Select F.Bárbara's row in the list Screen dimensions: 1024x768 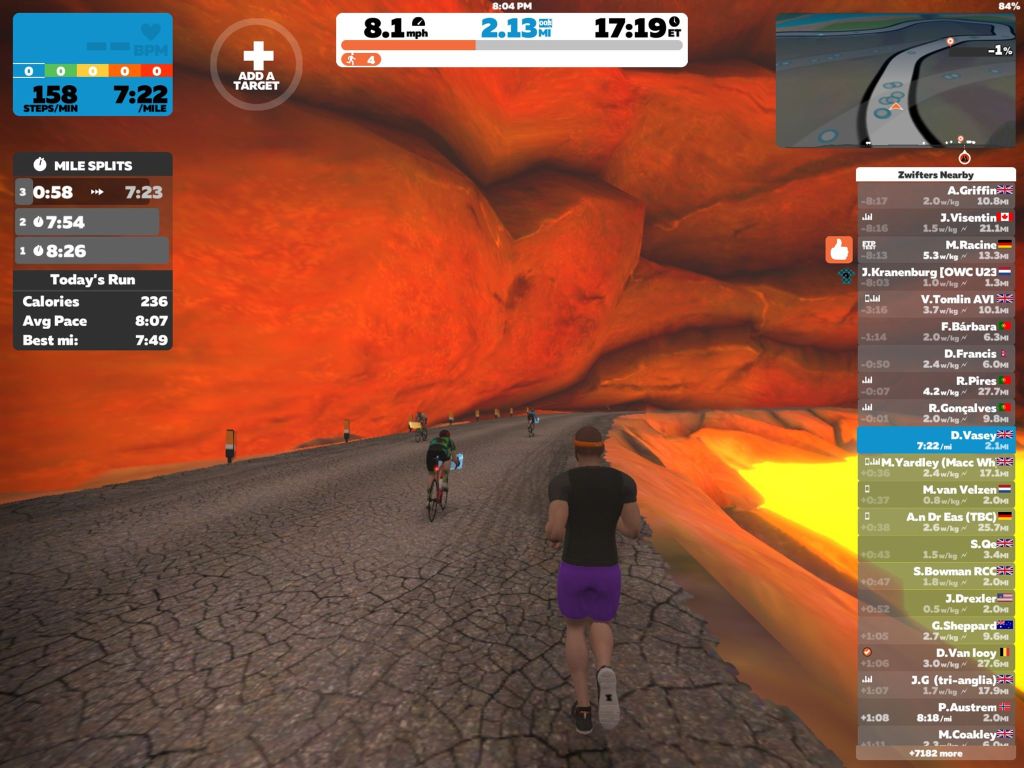coord(935,331)
